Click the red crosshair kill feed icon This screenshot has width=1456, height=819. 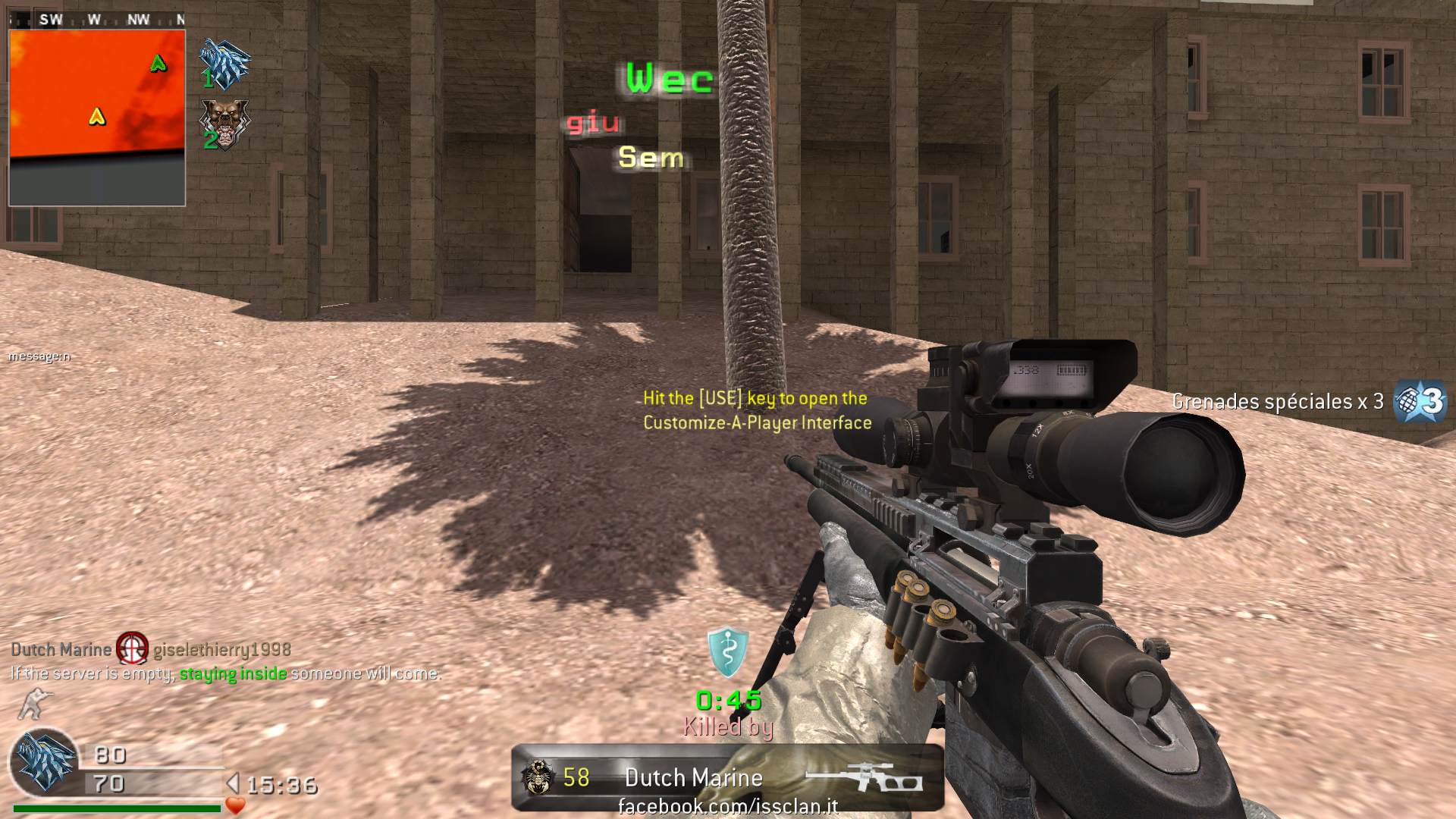(x=132, y=649)
